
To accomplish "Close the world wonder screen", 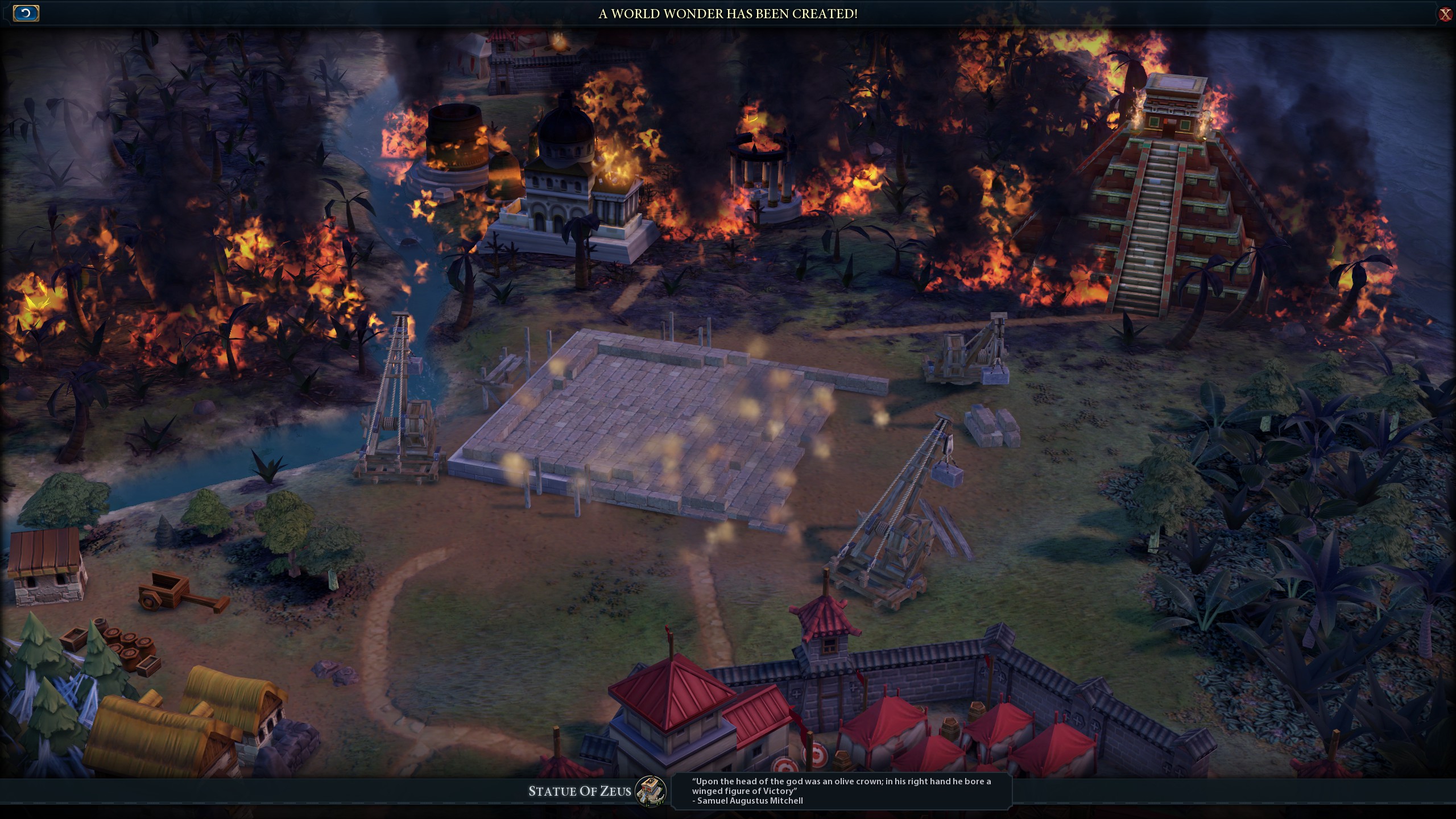I will [1445, 14].
